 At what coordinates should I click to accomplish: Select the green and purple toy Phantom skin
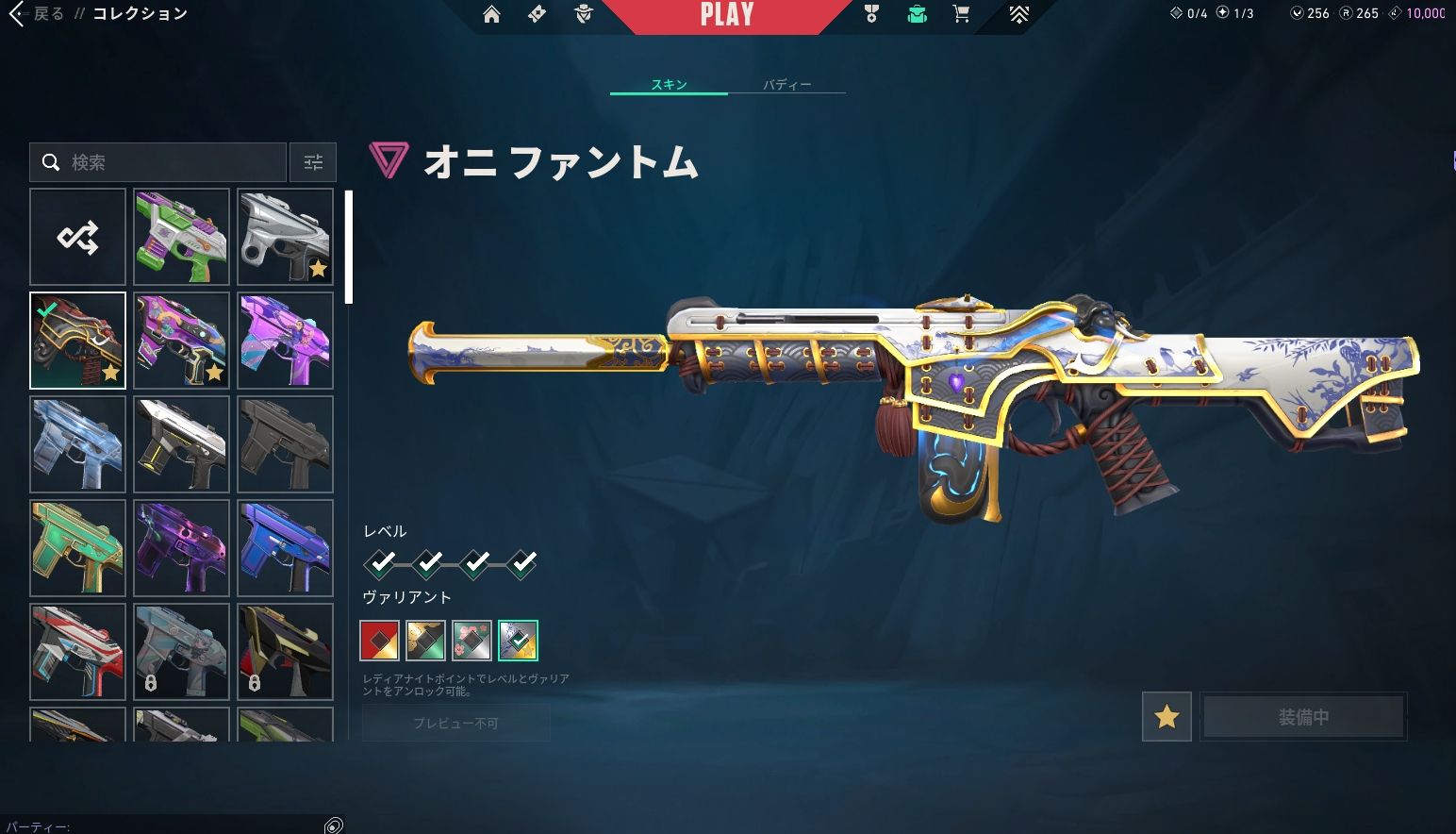tap(181, 237)
